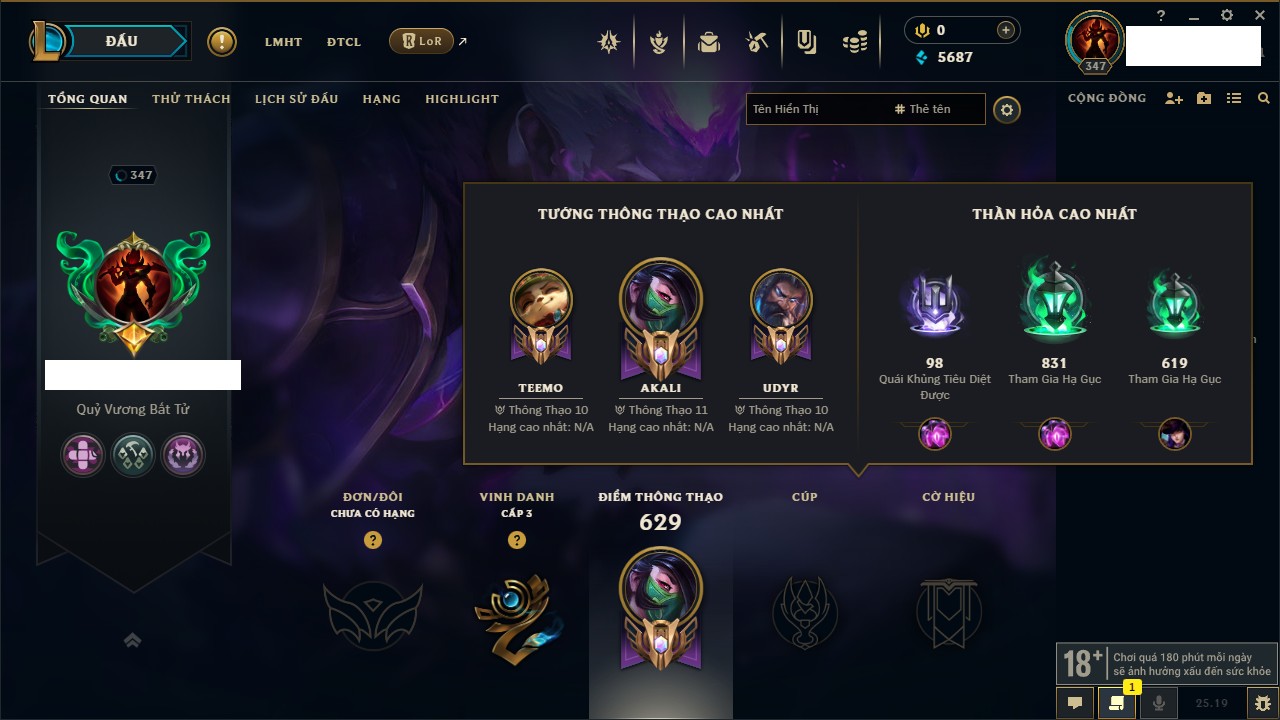Close the game client window
Viewport: 1280px width, 720px height.
click(1259, 16)
